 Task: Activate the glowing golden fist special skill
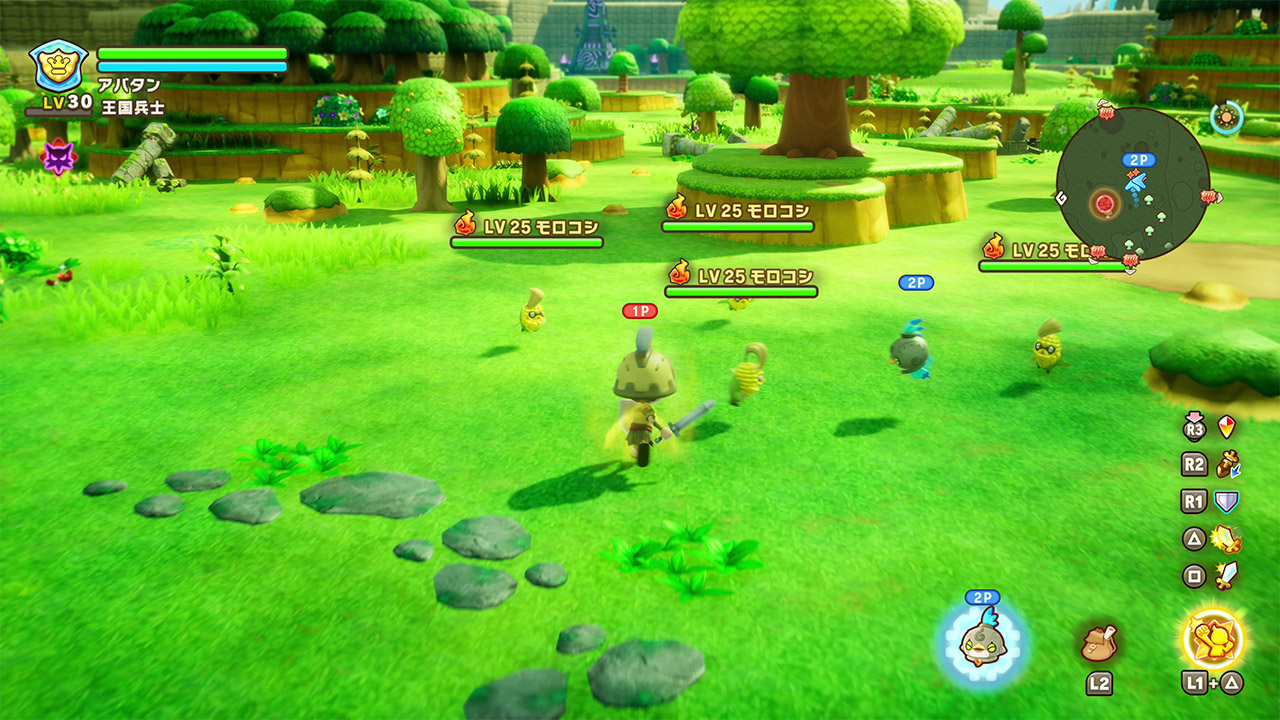point(1213,639)
